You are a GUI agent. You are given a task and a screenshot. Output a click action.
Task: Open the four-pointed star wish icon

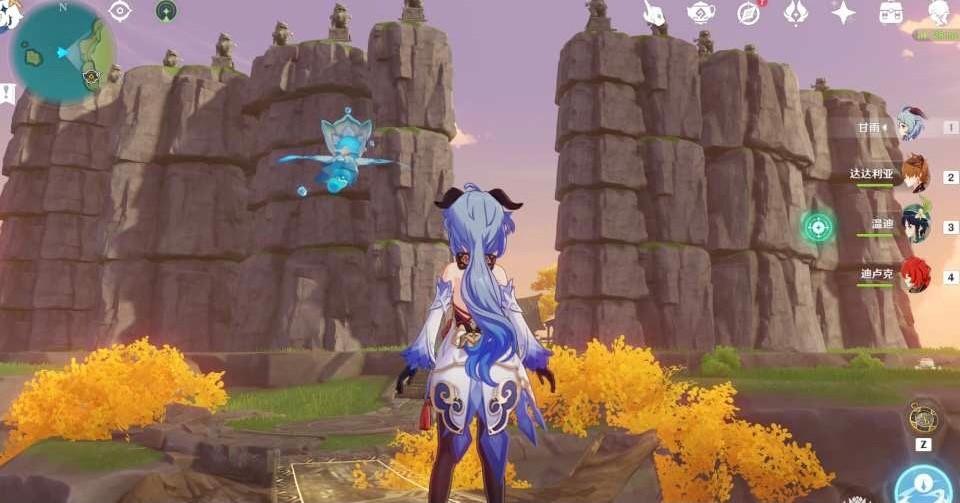(x=843, y=13)
